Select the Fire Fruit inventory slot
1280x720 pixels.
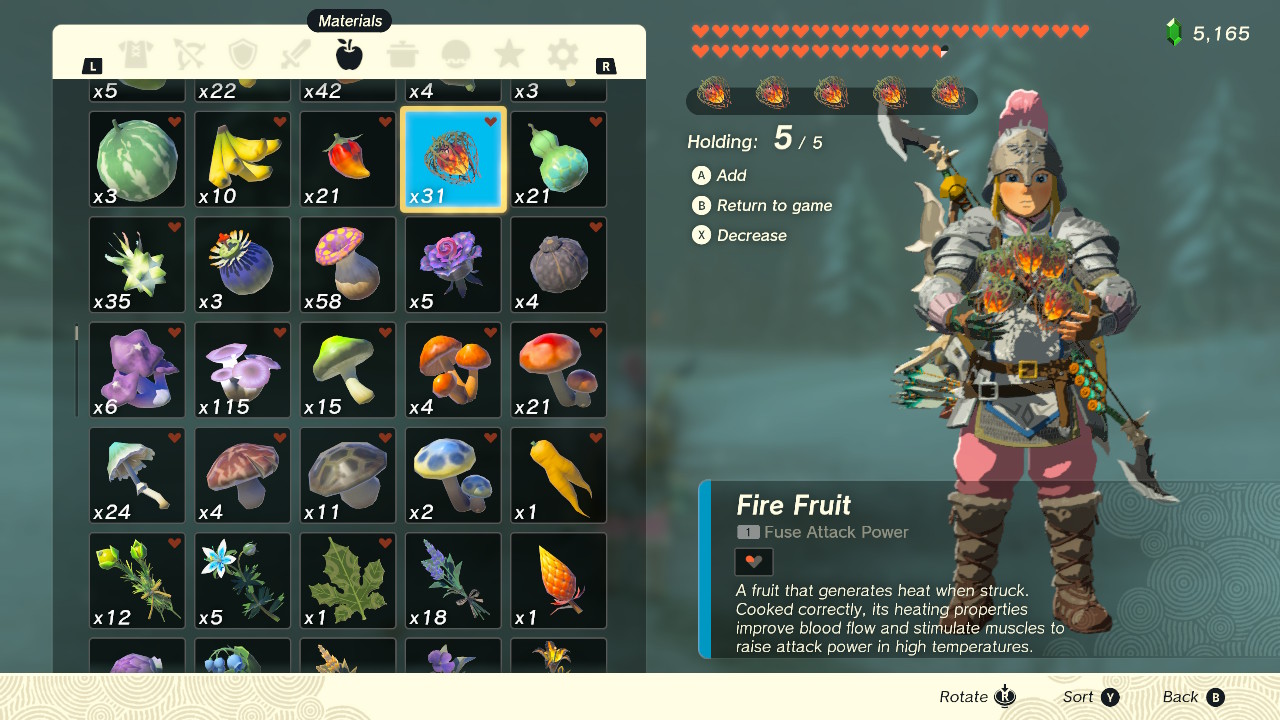pos(452,158)
